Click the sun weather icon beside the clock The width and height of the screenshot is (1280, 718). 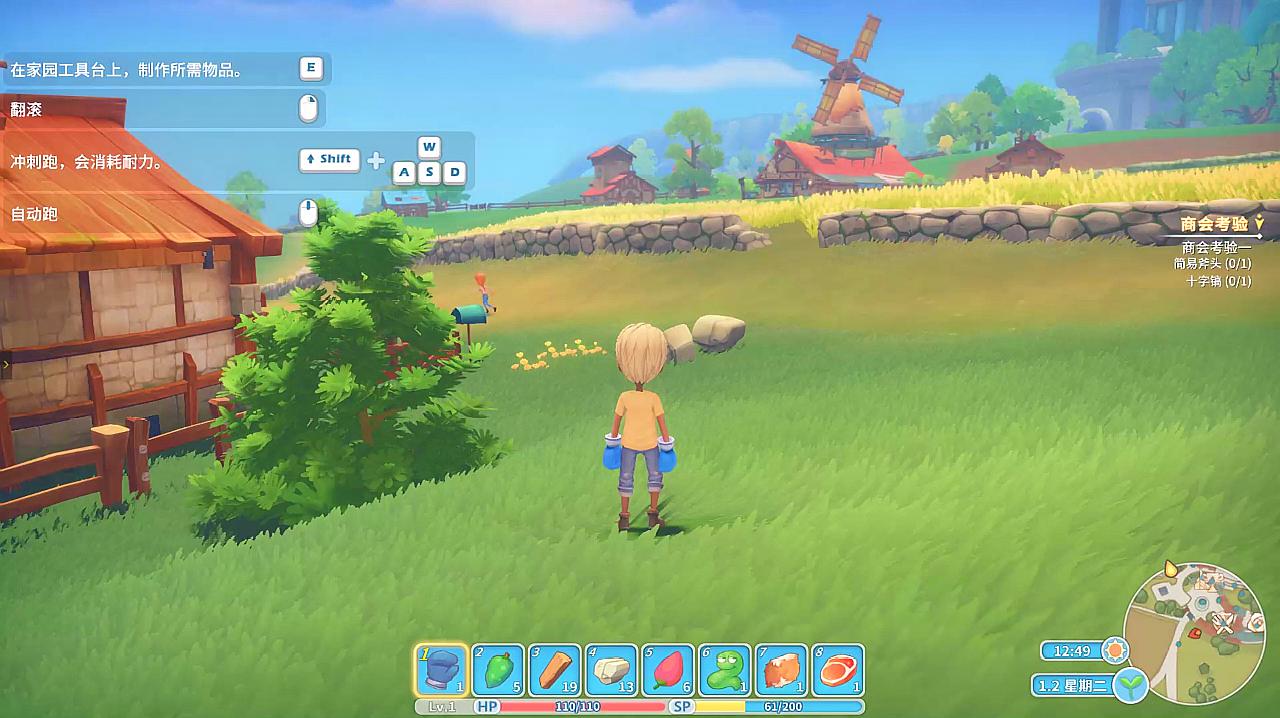click(1114, 651)
